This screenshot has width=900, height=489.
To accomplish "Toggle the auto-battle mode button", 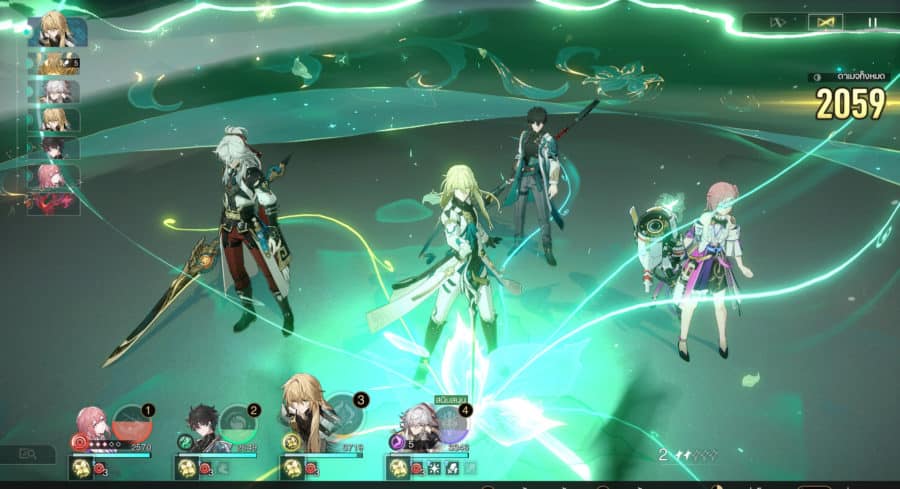I will click(x=824, y=21).
